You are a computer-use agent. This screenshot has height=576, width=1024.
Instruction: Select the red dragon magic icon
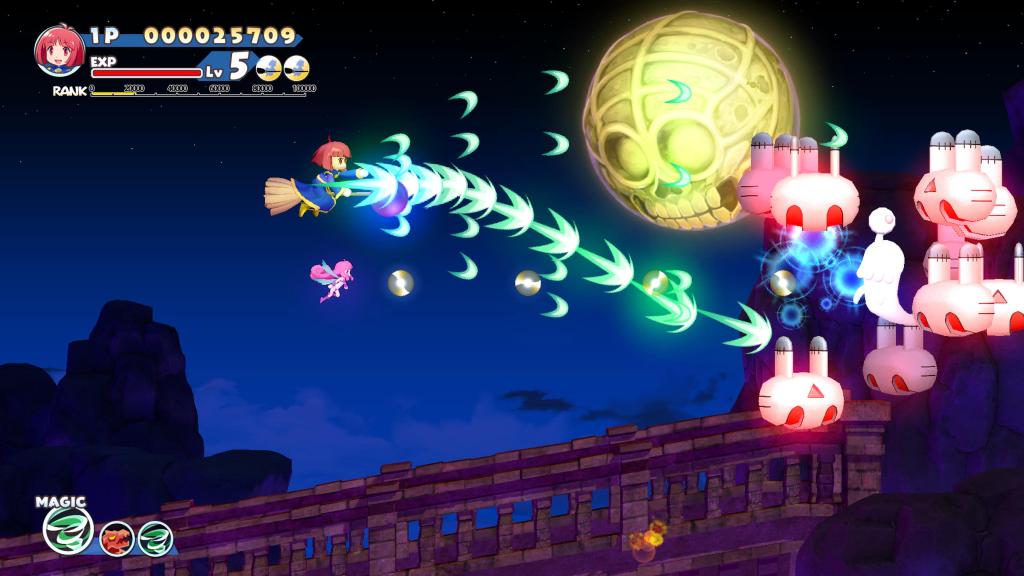(117, 539)
